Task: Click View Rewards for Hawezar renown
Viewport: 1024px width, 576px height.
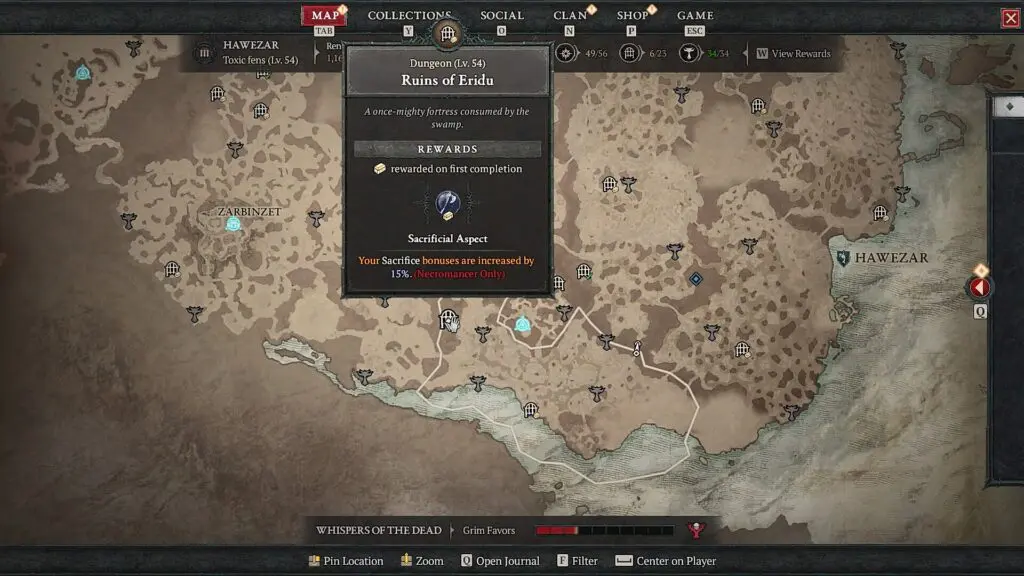Action: coord(793,54)
